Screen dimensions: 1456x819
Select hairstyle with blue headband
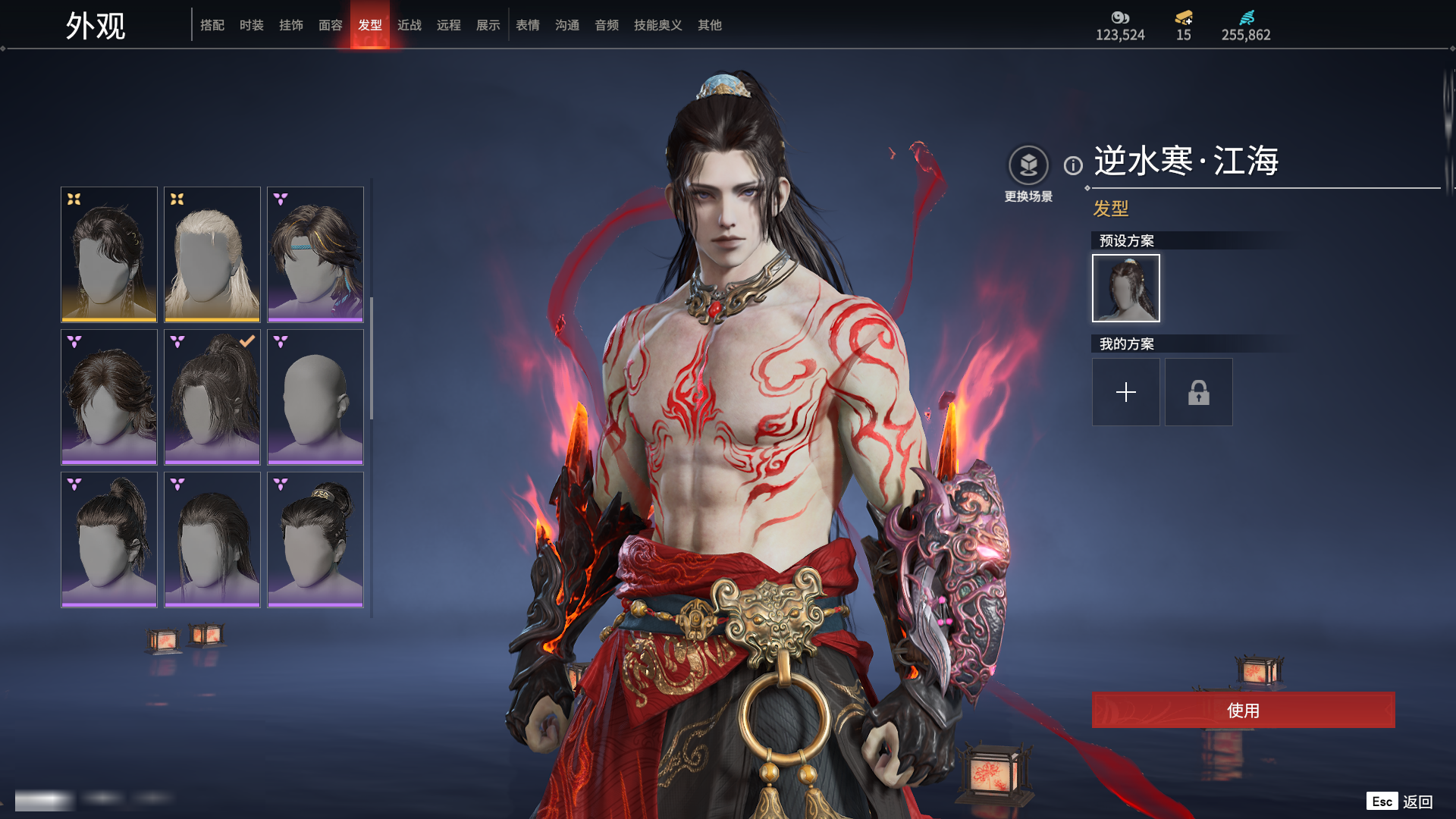315,255
